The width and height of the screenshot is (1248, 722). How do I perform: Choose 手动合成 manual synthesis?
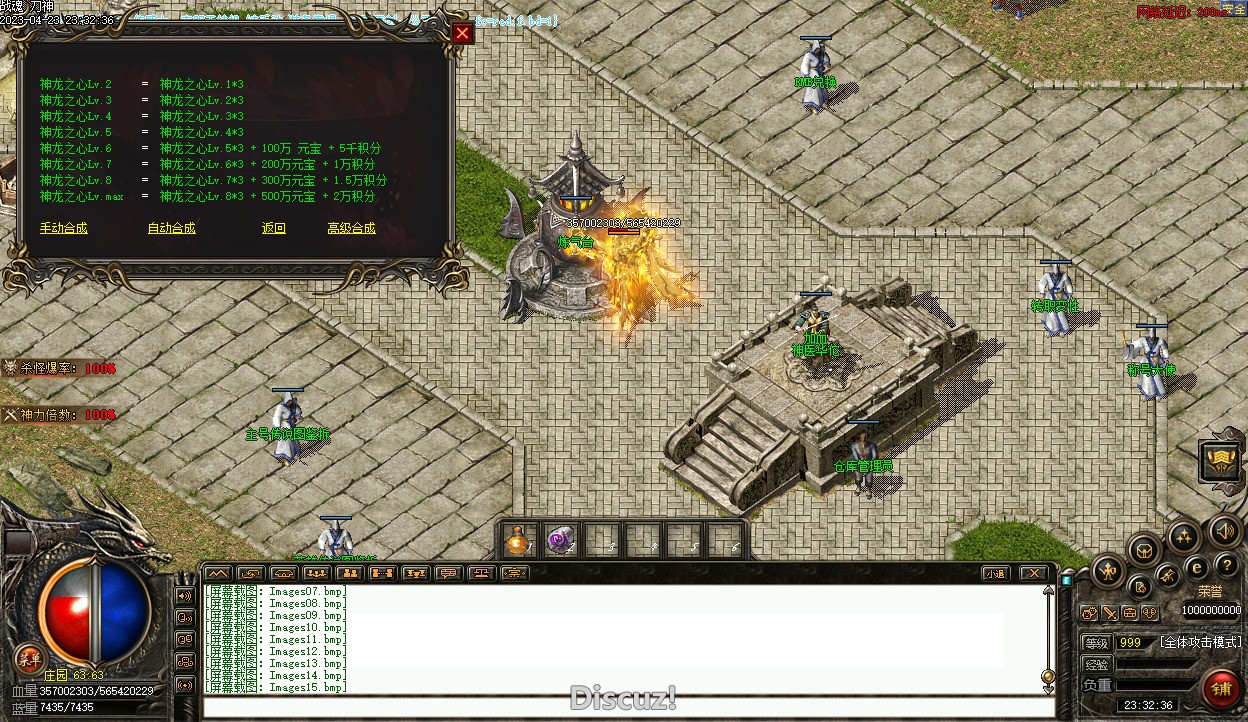coord(64,229)
